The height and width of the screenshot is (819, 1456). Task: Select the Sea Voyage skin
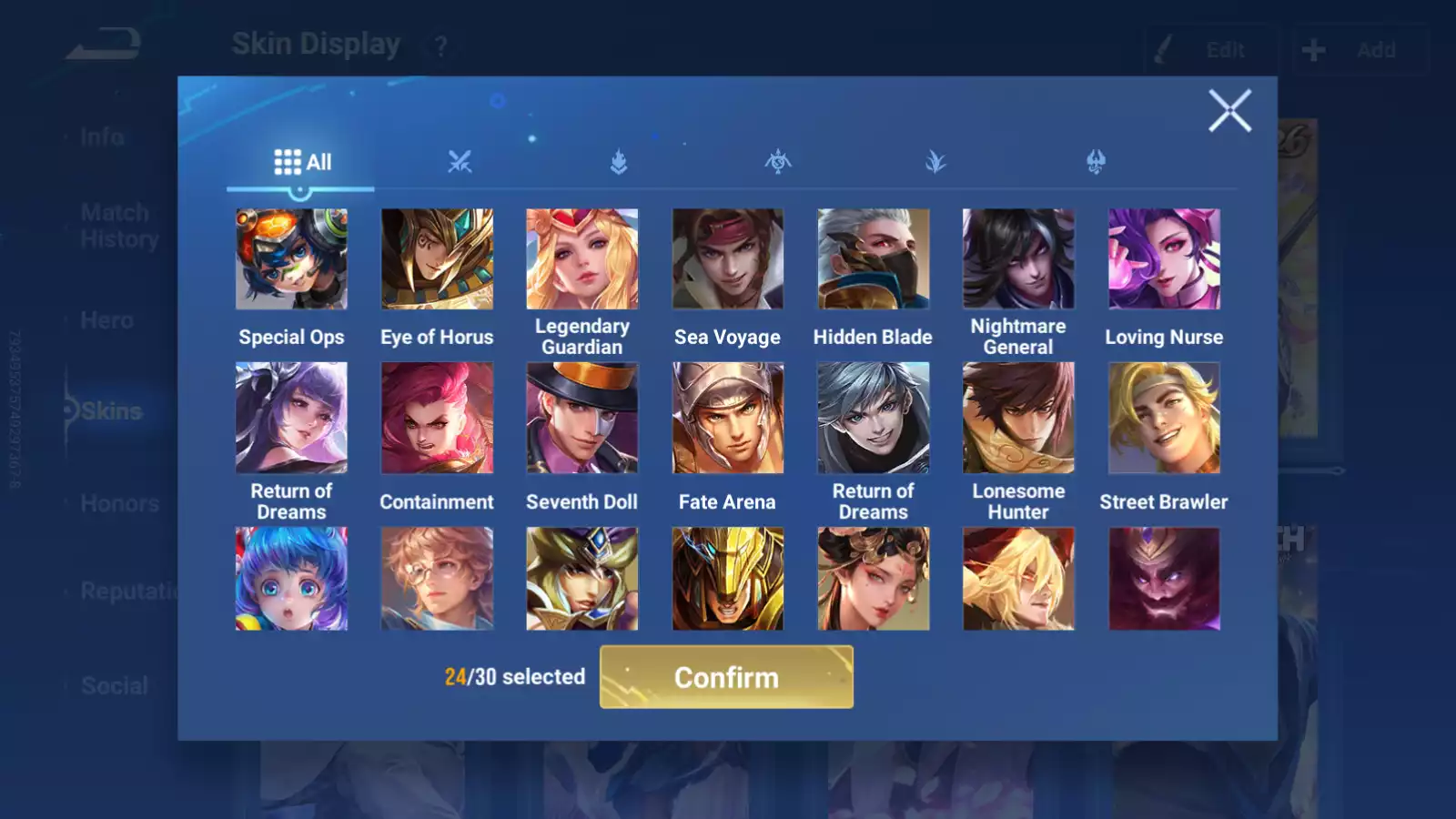[x=727, y=259]
